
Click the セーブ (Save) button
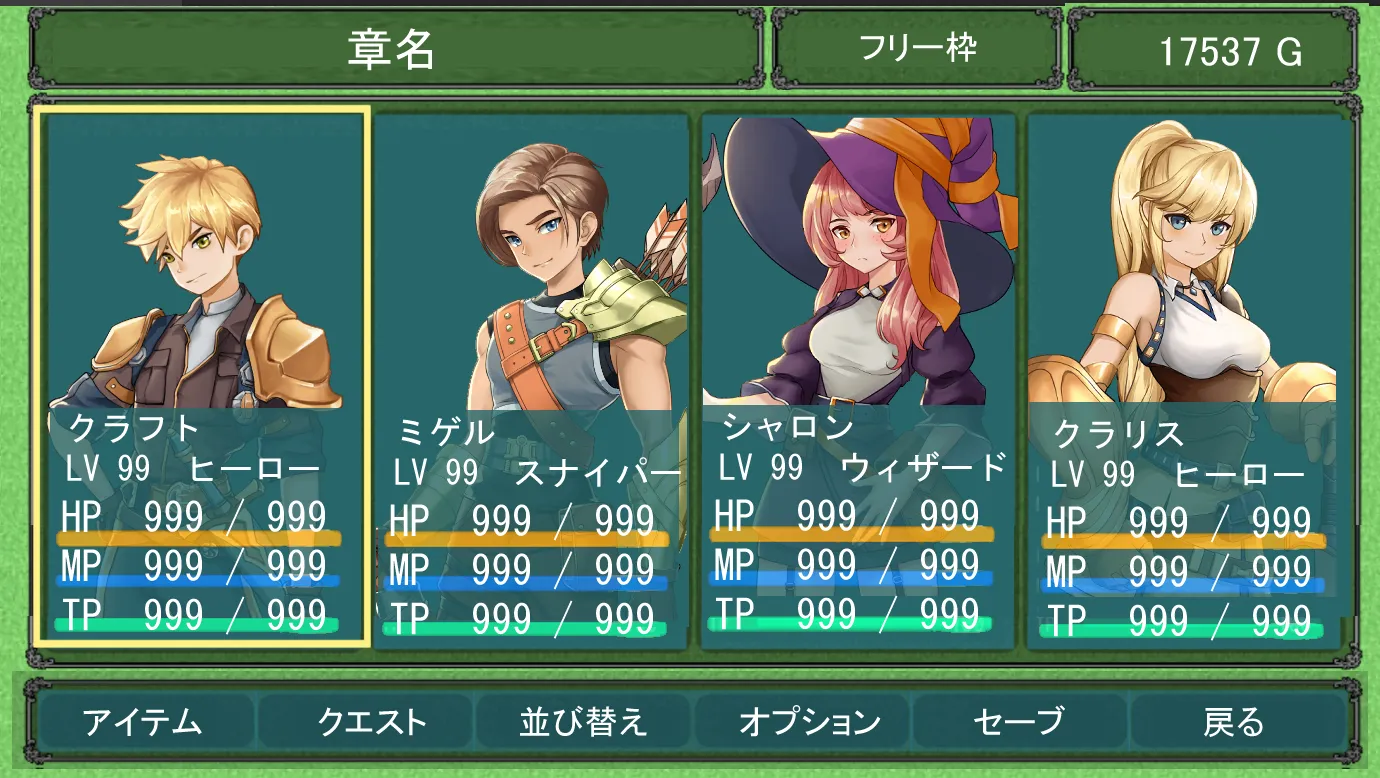[x=1018, y=721]
